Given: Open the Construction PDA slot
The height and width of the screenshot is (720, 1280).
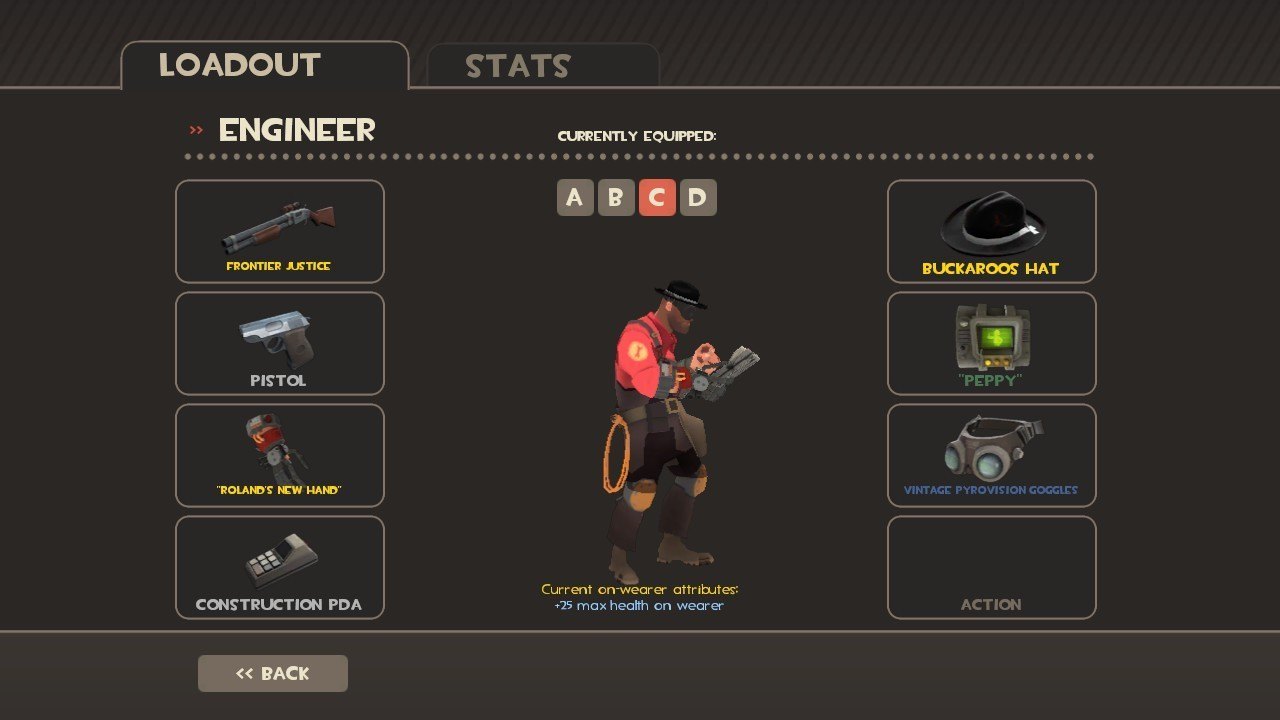Looking at the screenshot, I should (280, 567).
